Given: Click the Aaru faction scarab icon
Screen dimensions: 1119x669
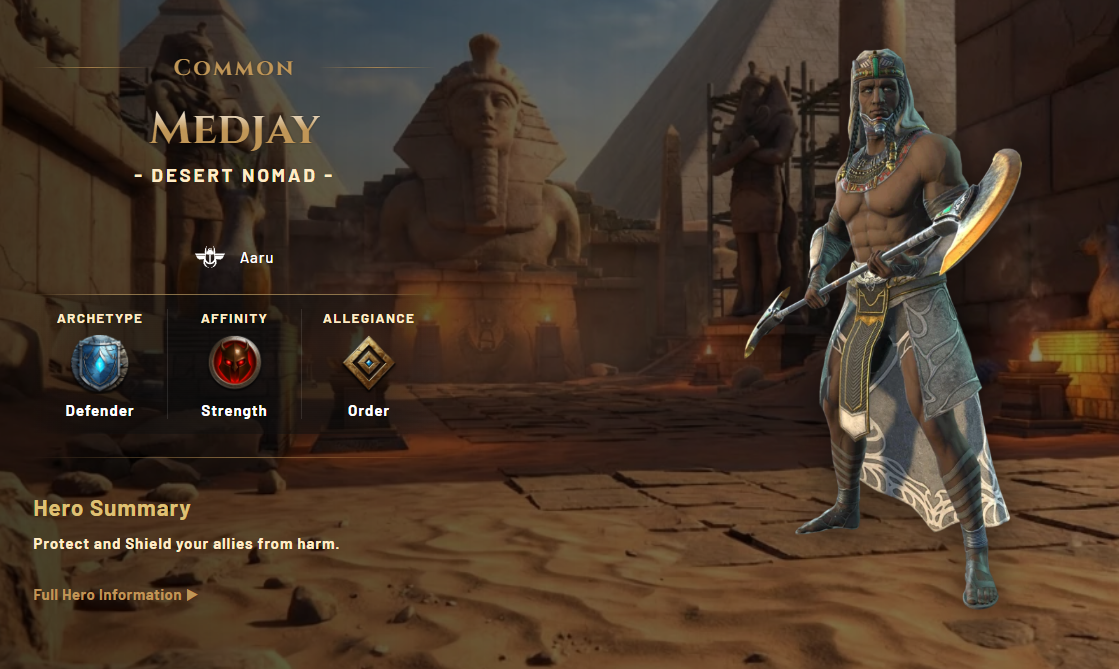Looking at the screenshot, I should 210,258.
